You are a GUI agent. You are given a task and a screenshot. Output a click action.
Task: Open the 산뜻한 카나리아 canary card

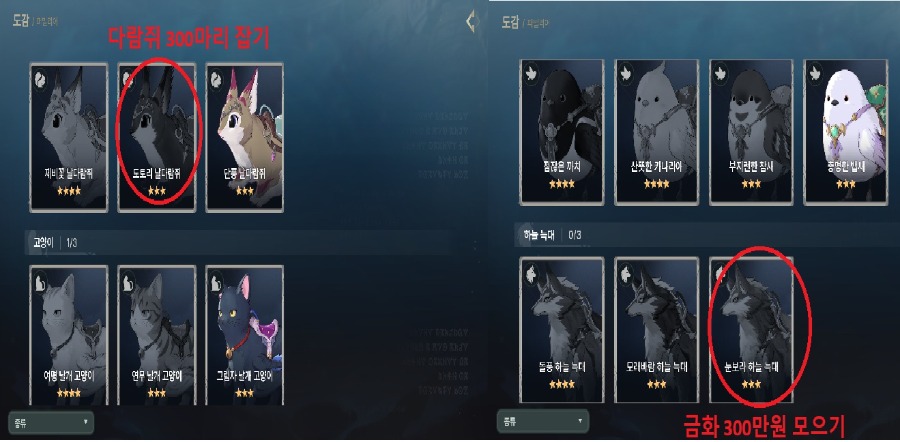point(657,127)
